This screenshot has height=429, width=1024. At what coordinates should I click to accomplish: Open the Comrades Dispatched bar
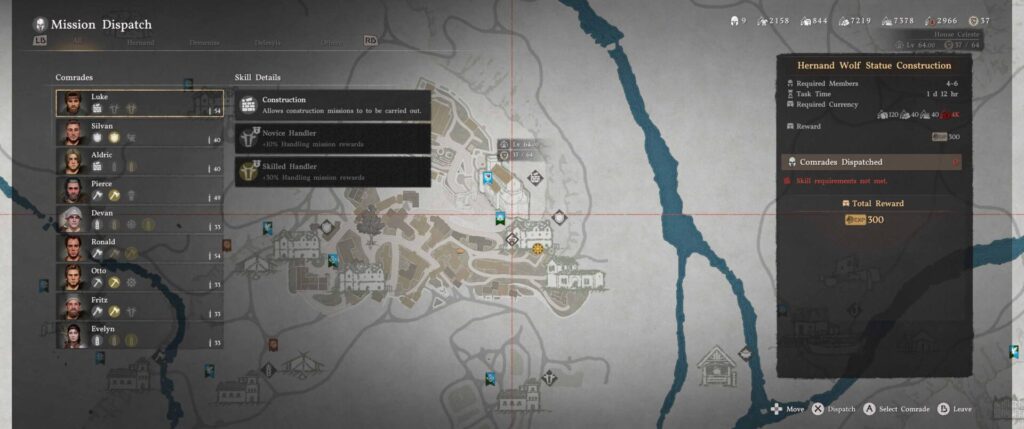tap(871, 162)
